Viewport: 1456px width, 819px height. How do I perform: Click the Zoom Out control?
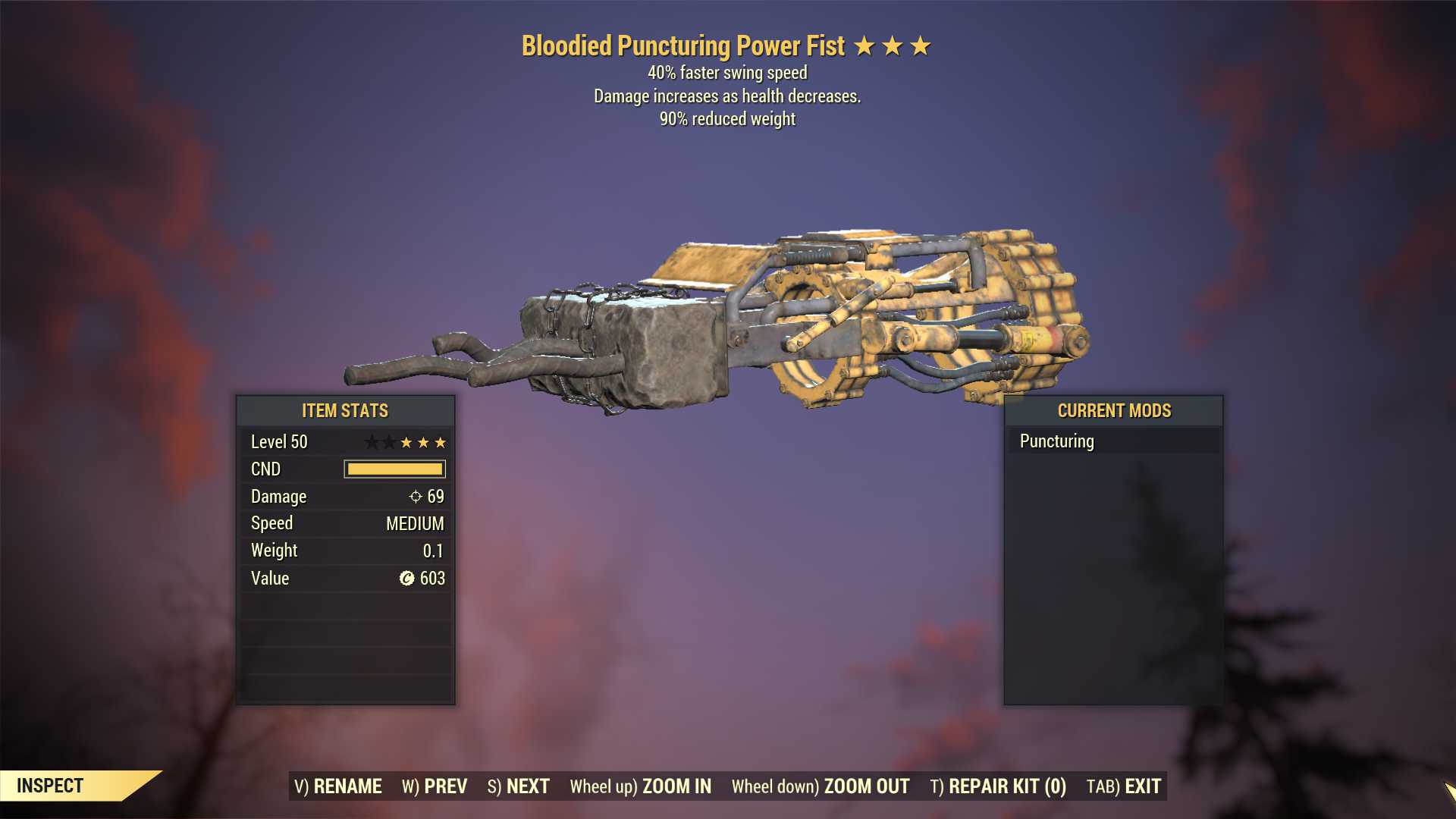(x=821, y=786)
